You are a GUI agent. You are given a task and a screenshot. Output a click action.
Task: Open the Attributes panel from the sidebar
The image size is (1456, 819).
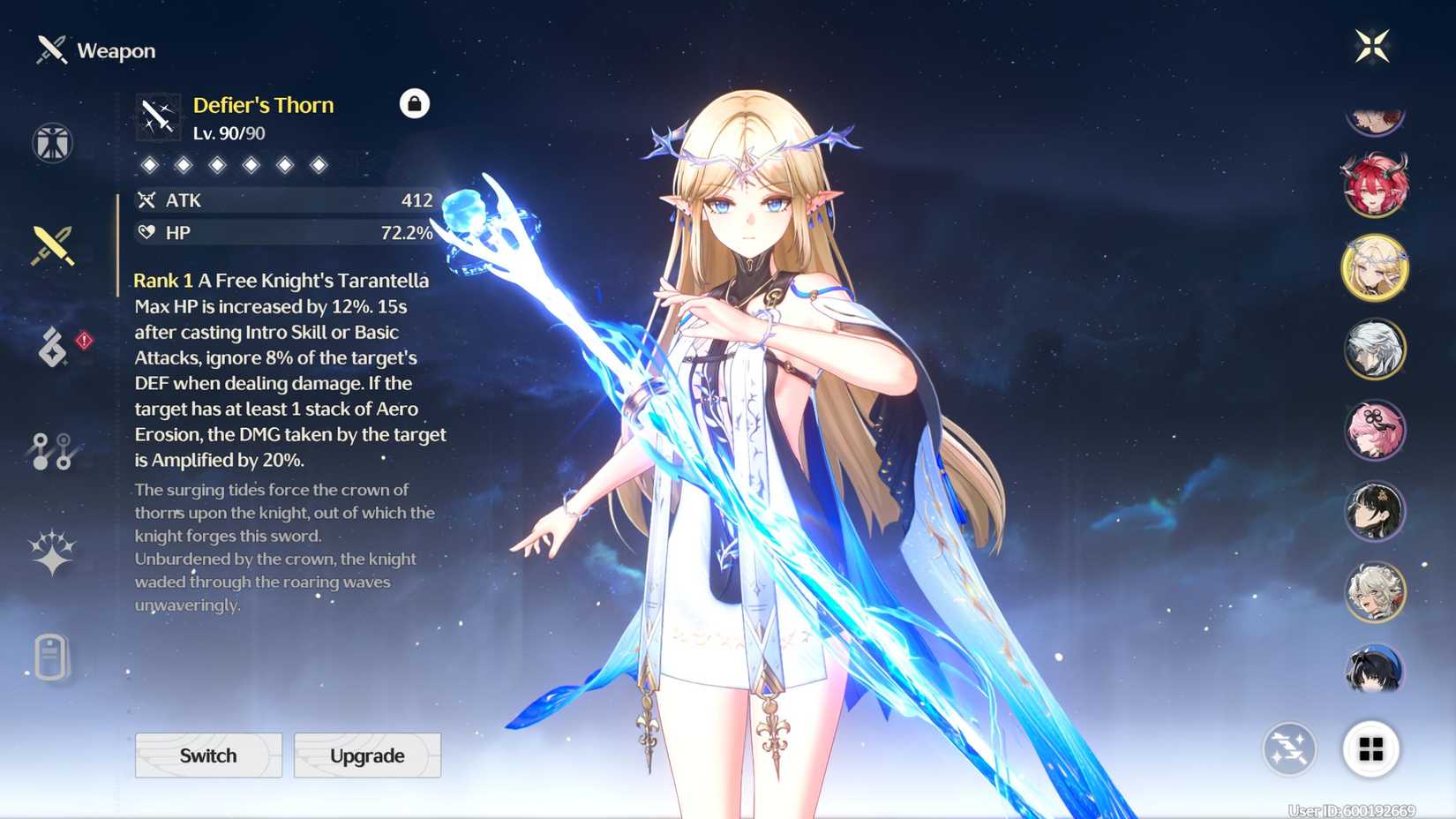point(53,142)
